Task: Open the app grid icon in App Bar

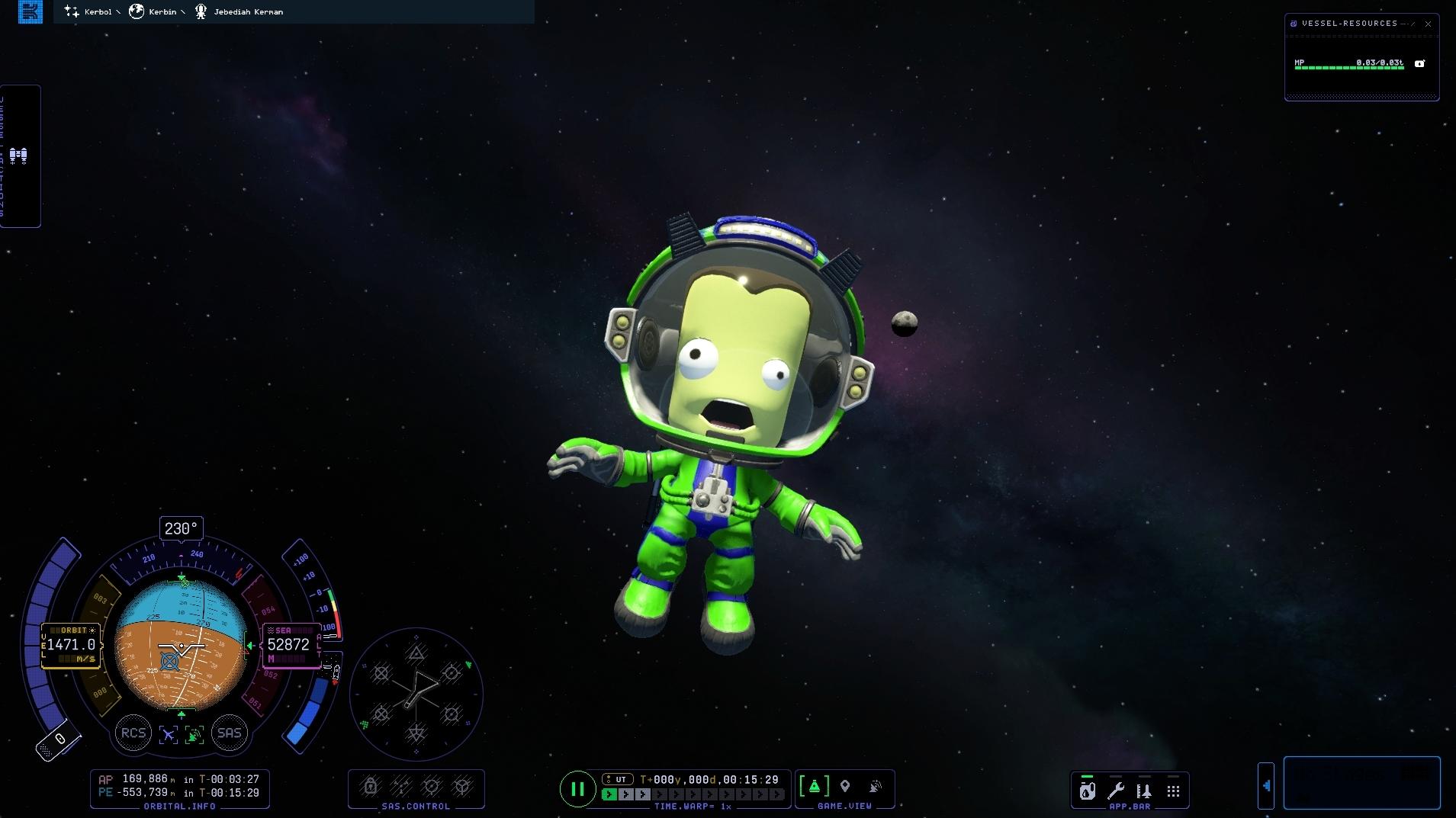Action: click(1172, 791)
